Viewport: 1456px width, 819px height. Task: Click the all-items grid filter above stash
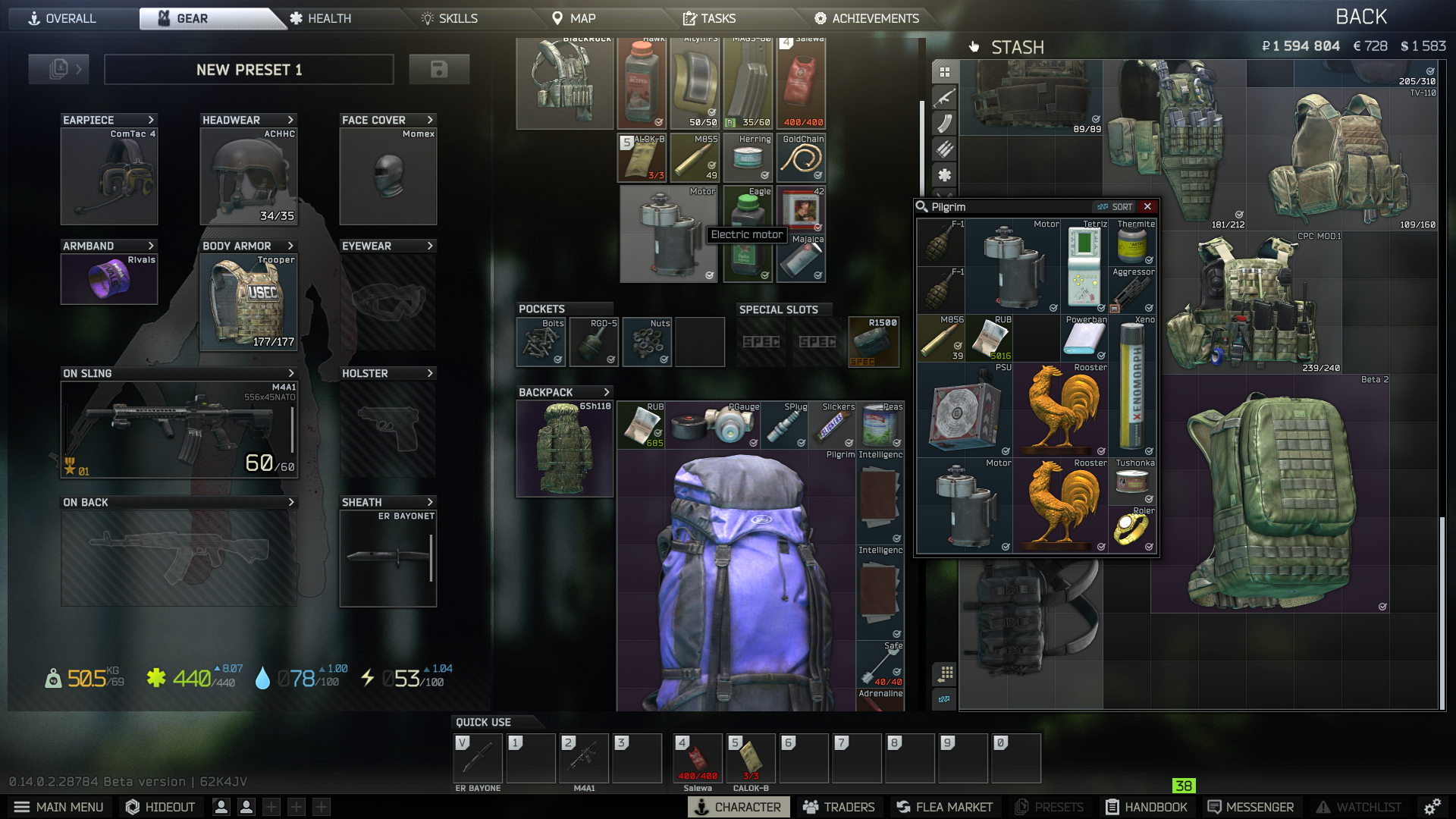coord(944,71)
